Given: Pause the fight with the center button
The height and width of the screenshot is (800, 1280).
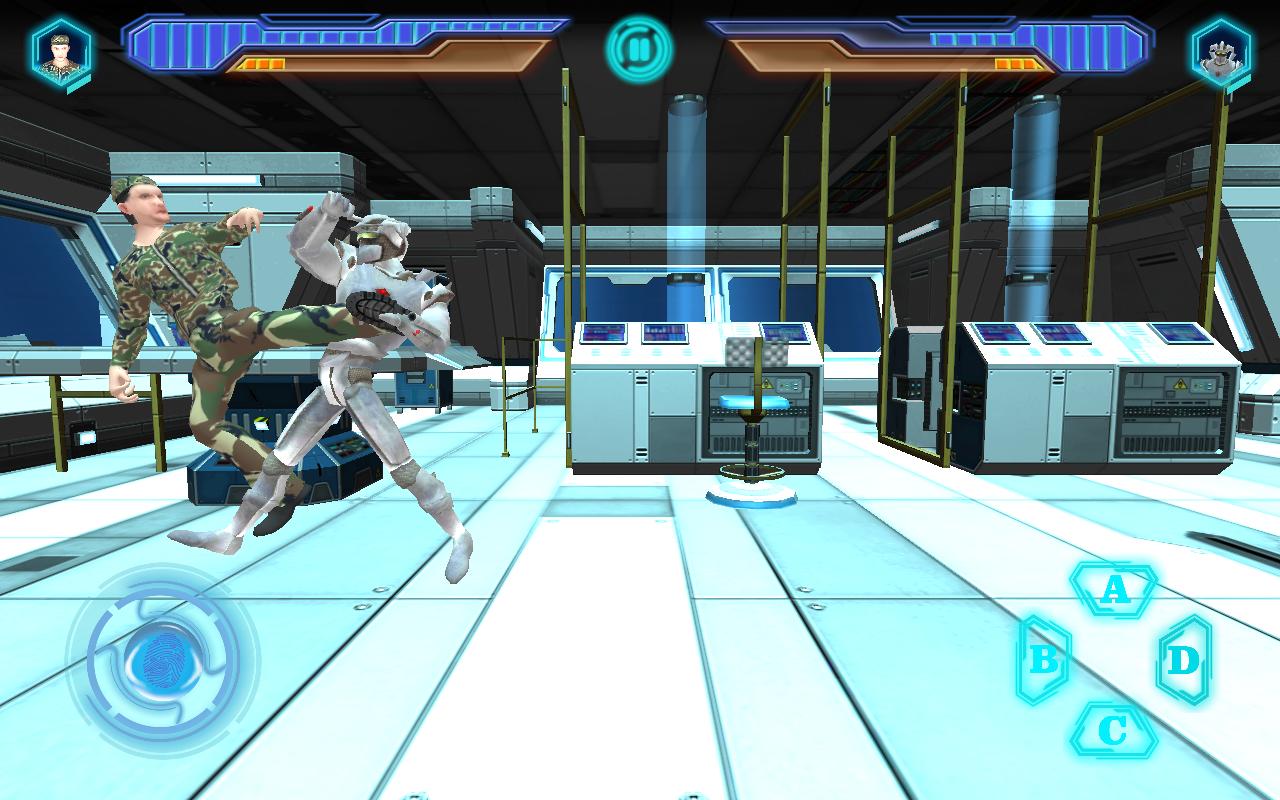Looking at the screenshot, I should (639, 49).
